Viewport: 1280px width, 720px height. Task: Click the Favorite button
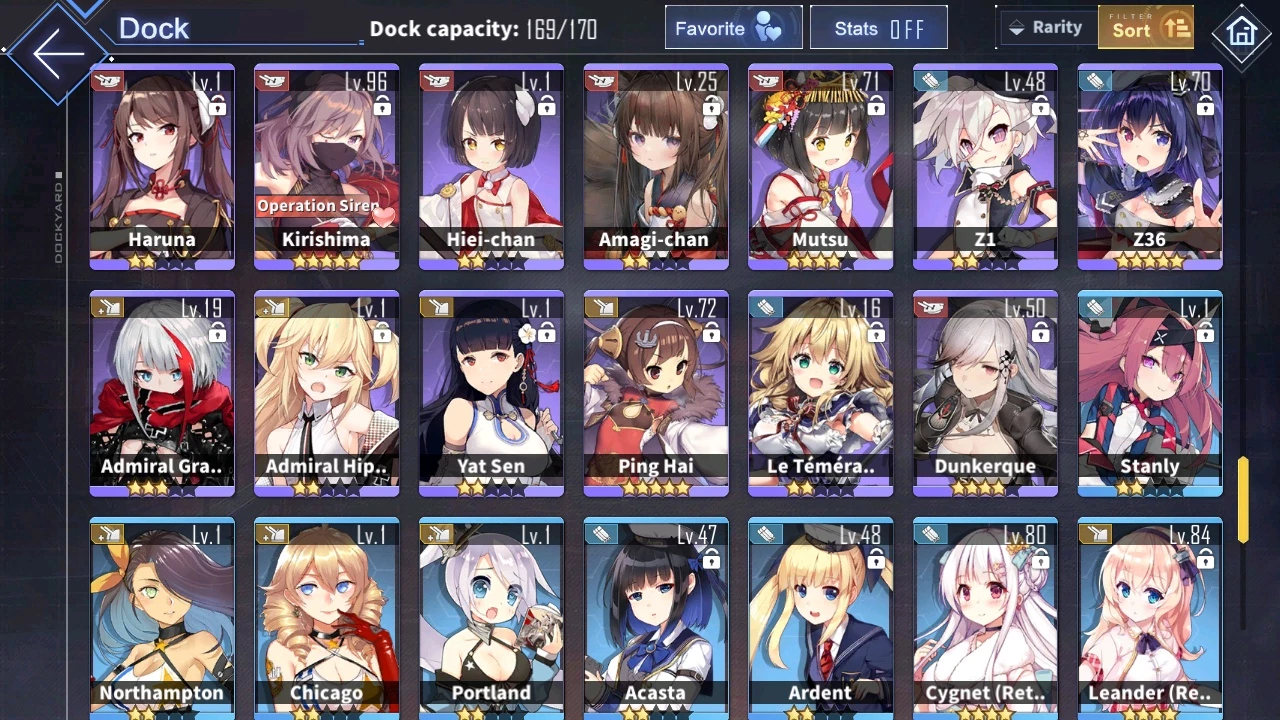[x=733, y=27]
